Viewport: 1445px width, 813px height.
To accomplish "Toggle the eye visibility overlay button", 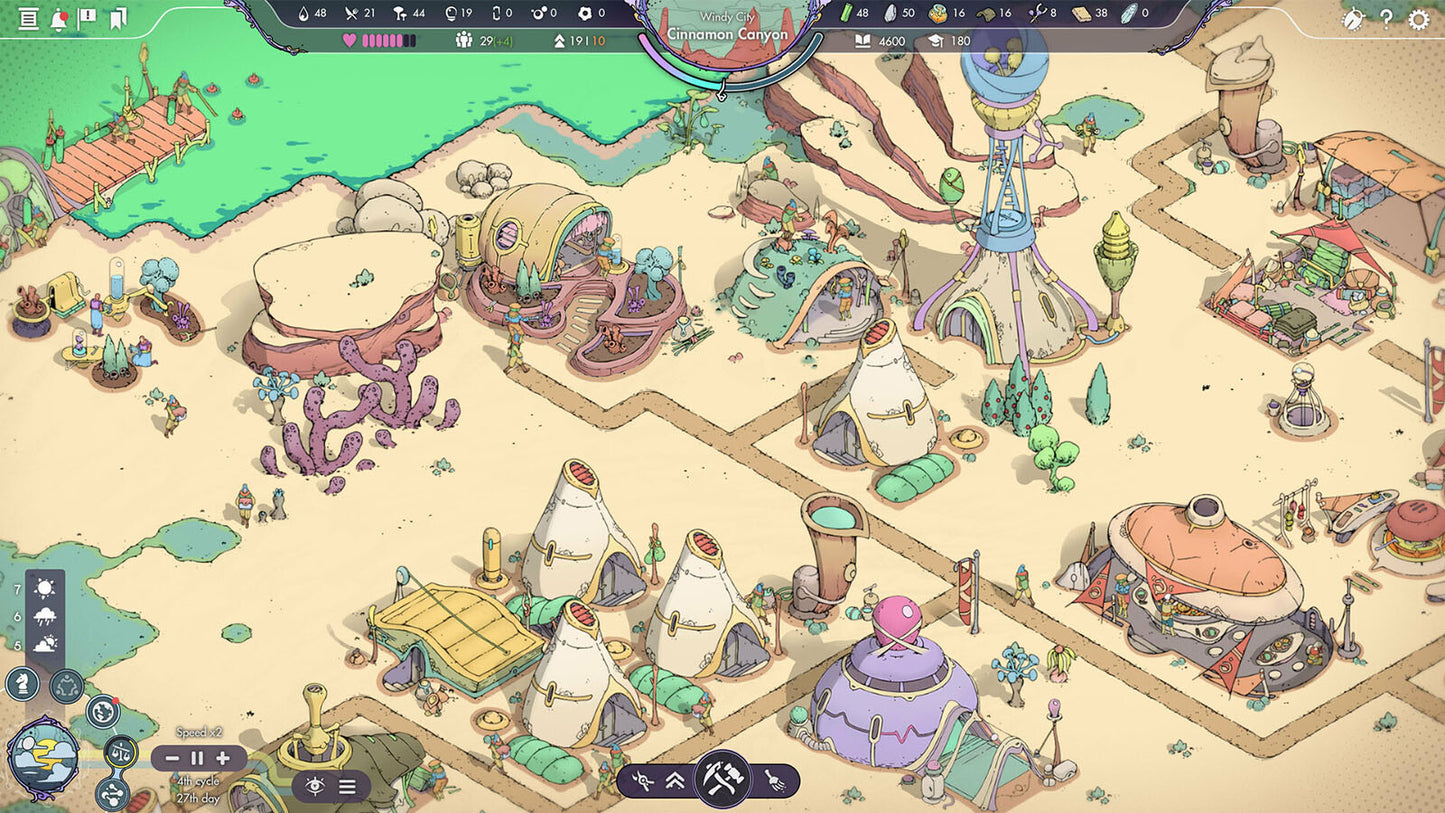I will [315, 786].
